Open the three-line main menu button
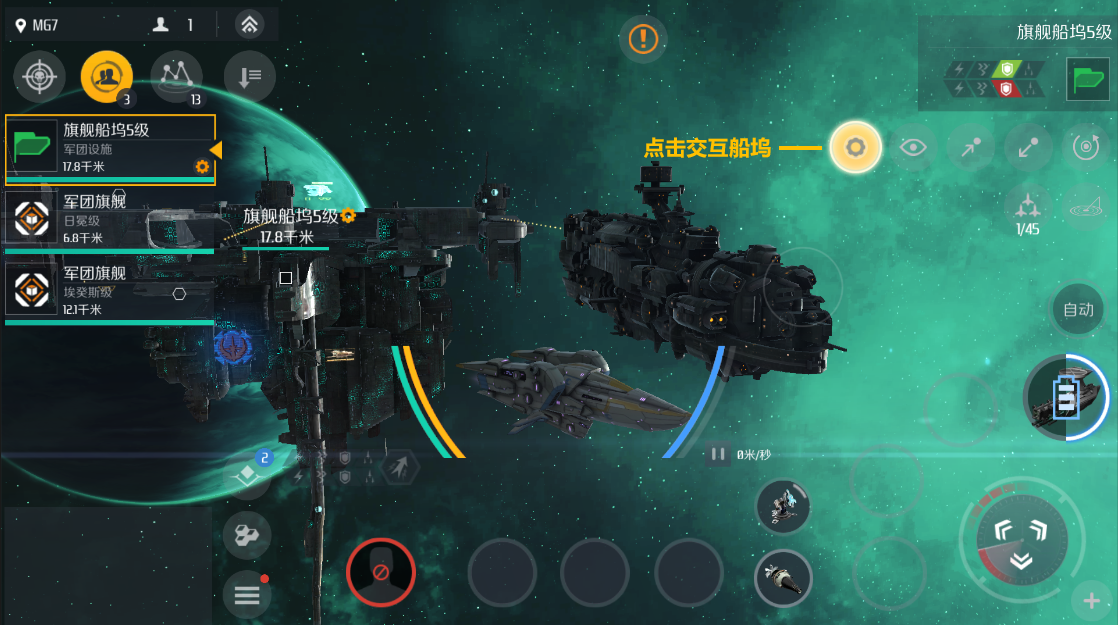Screen dimensions: 1118x625 point(247,595)
